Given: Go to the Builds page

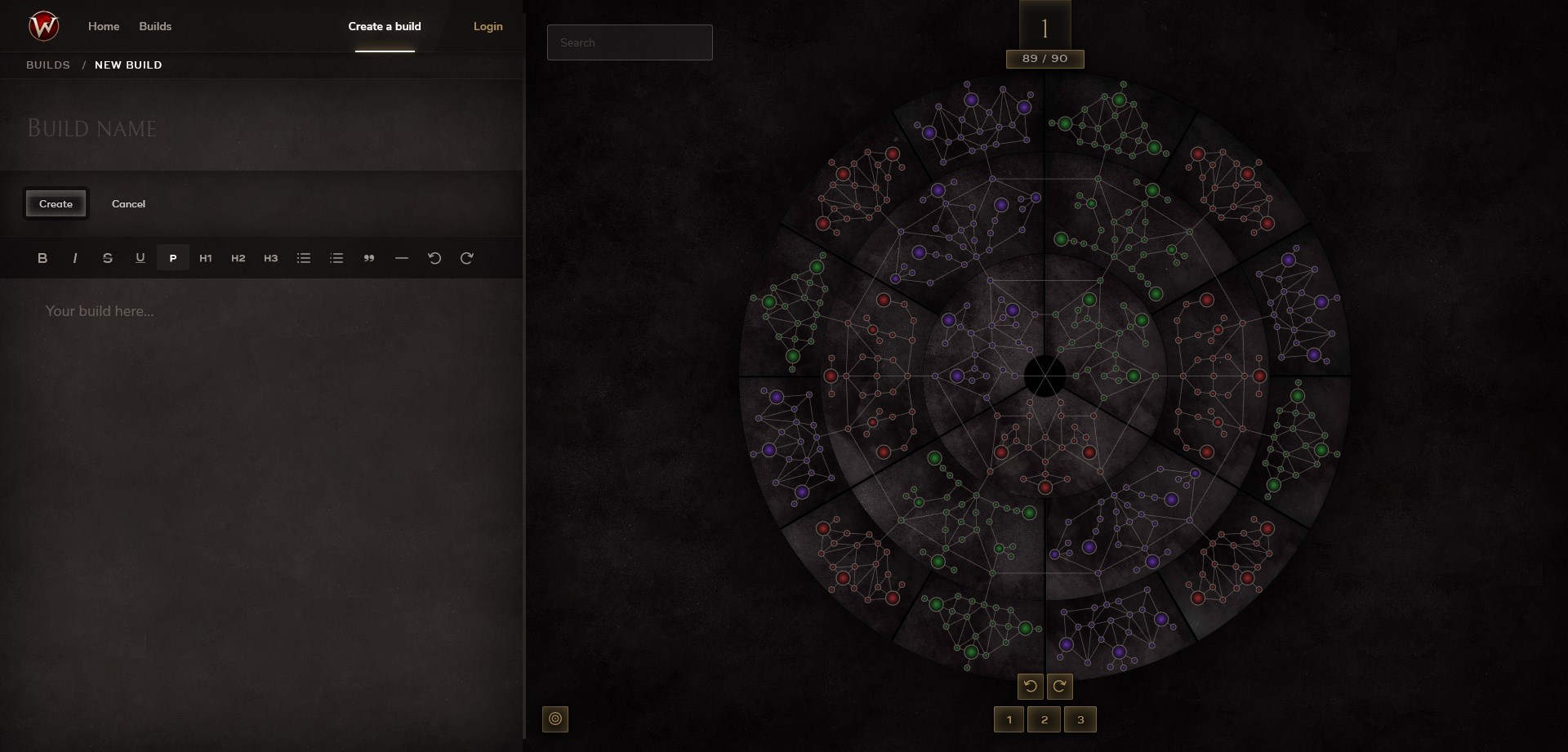Looking at the screenshot, I should tap(155, 26).
